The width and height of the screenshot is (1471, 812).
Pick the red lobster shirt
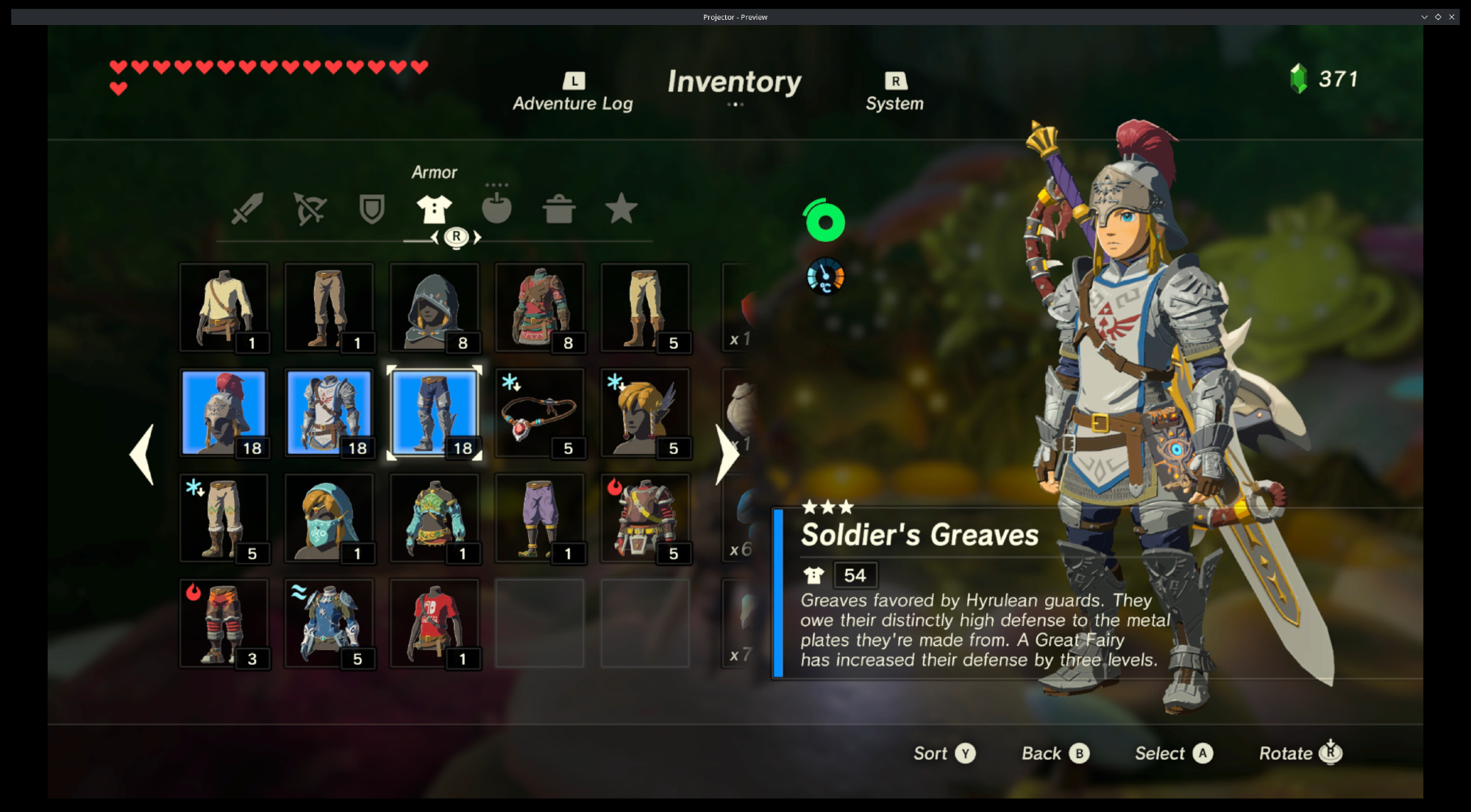click(434, 623)
